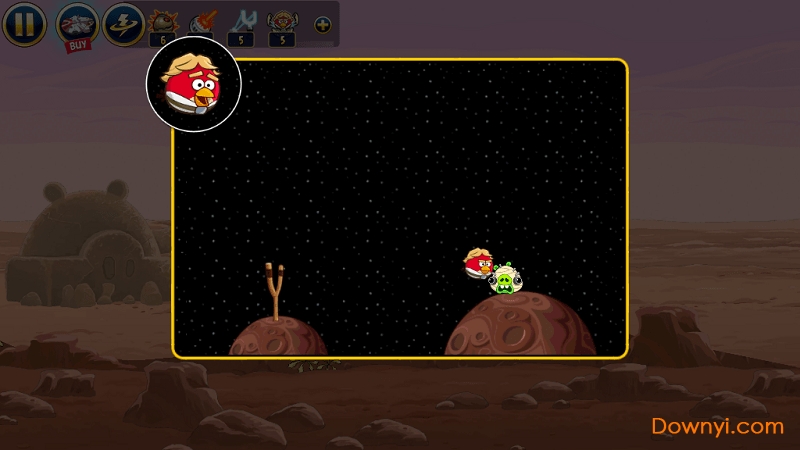The height and width of the screenshot is (450, 800).
Task: Add more power-ups with plus button
Action: (322, 24)
